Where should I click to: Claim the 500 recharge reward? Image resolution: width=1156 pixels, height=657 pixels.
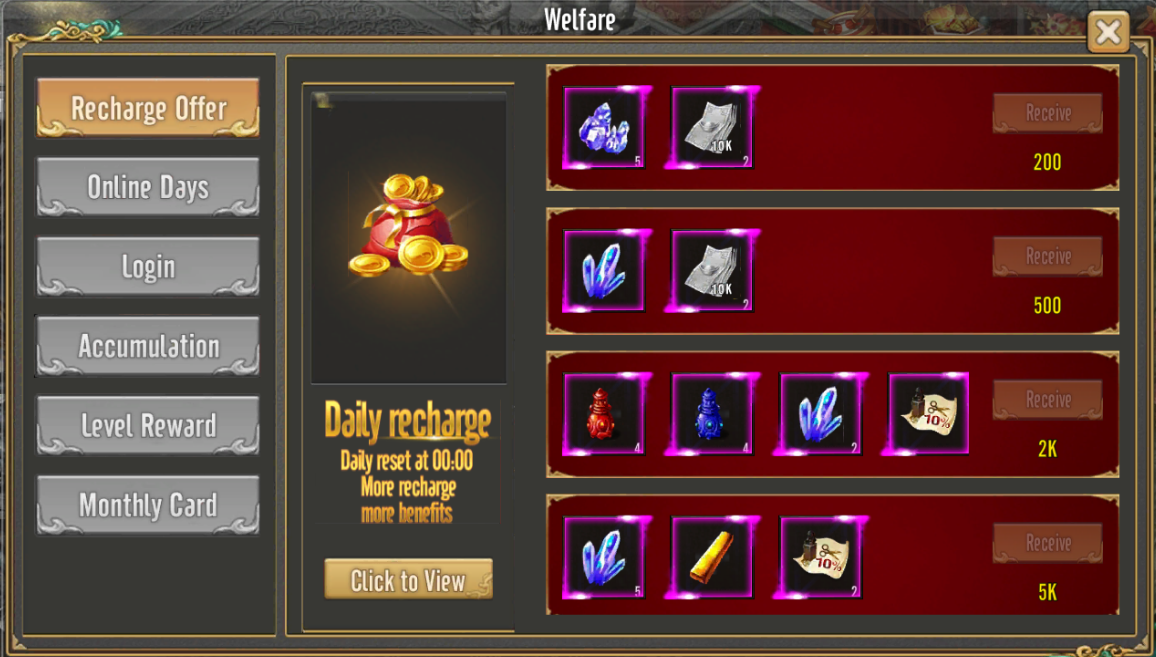coord(1047,257)
